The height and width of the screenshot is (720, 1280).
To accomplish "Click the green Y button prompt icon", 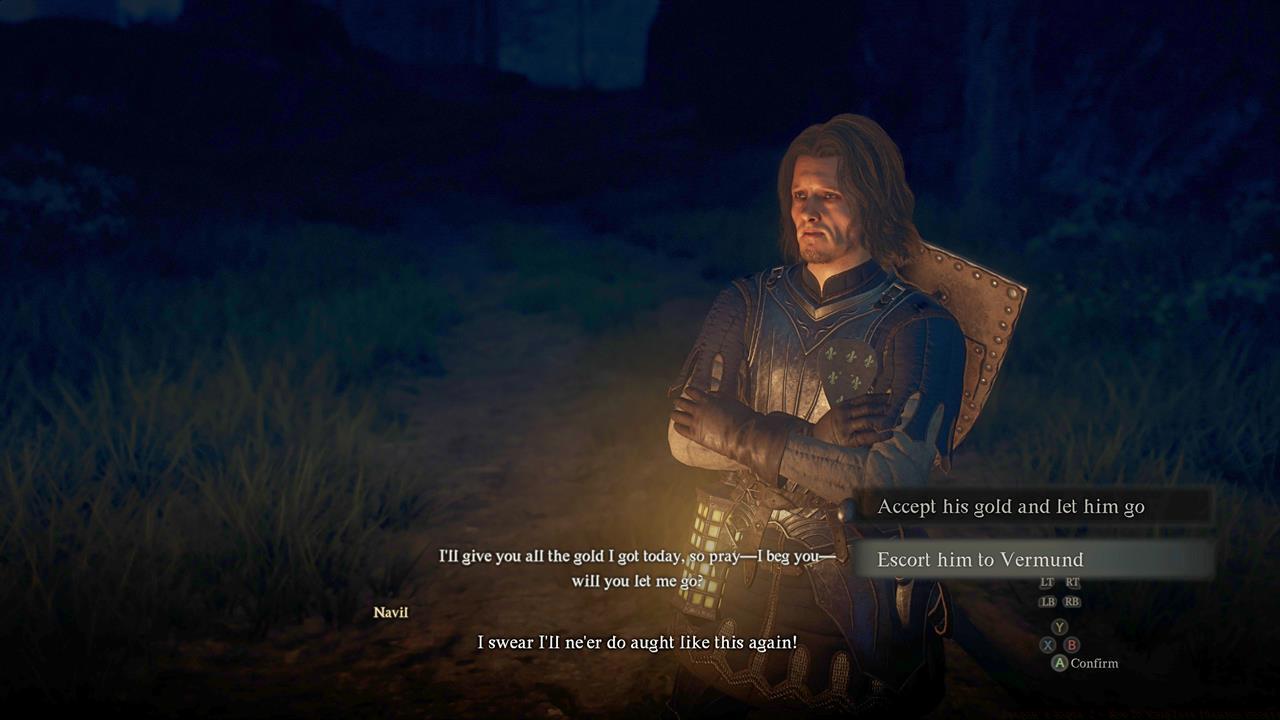I will coord(1060,626).
